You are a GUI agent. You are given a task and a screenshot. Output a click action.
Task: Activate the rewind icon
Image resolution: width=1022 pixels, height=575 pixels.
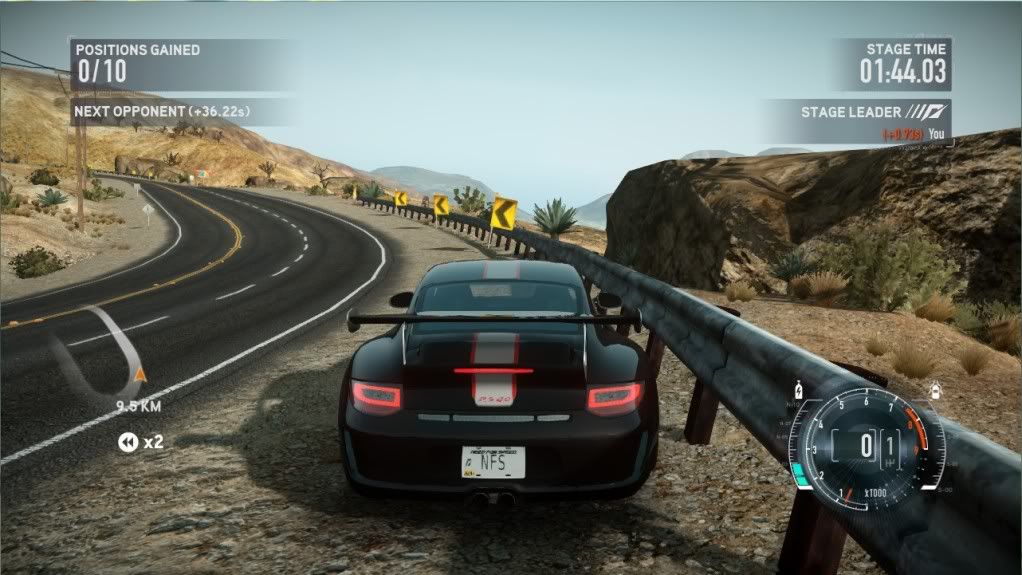click(127, 441)
